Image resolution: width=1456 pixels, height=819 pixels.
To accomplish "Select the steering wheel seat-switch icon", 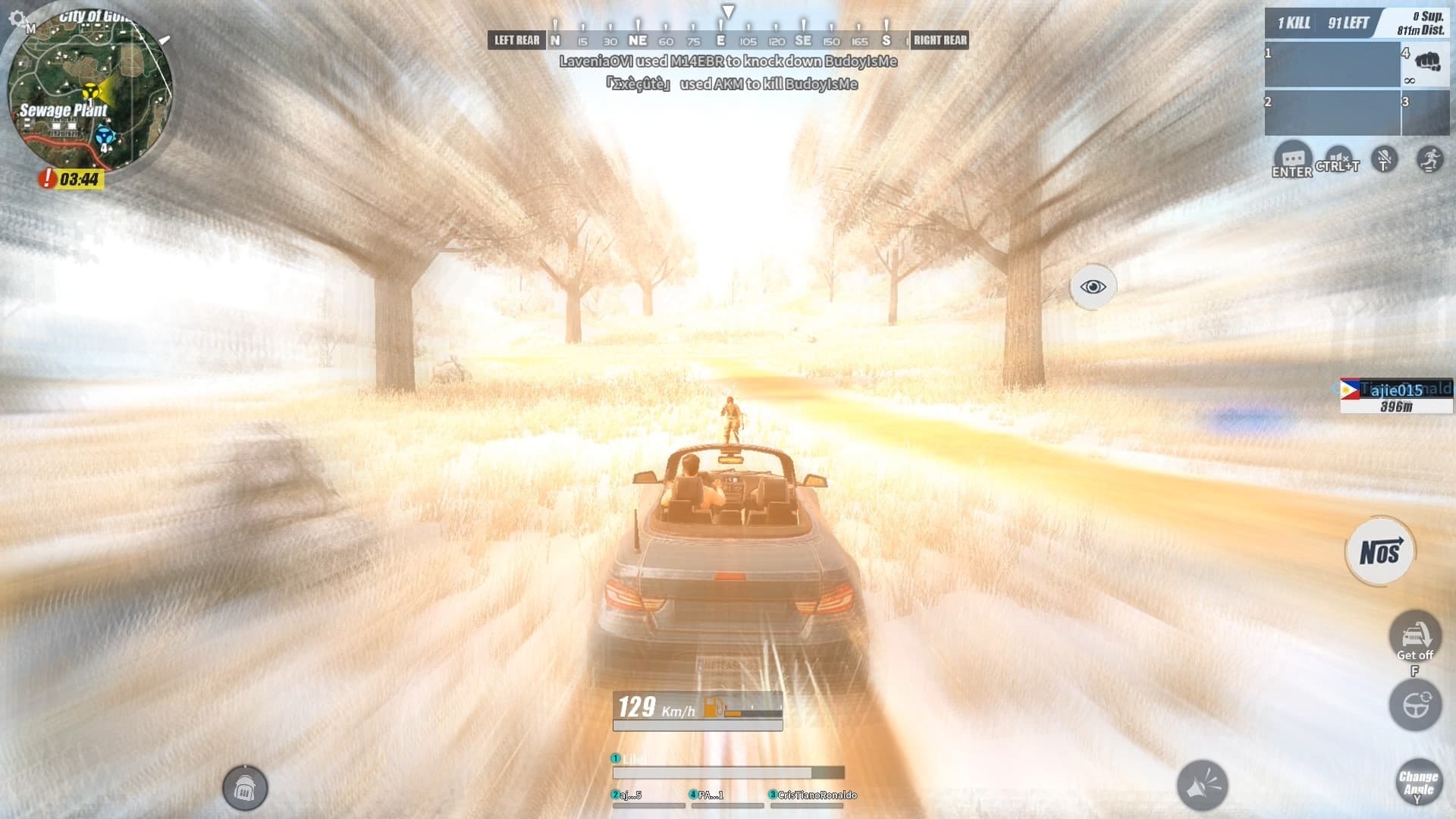I will (x=1415, y=705).
